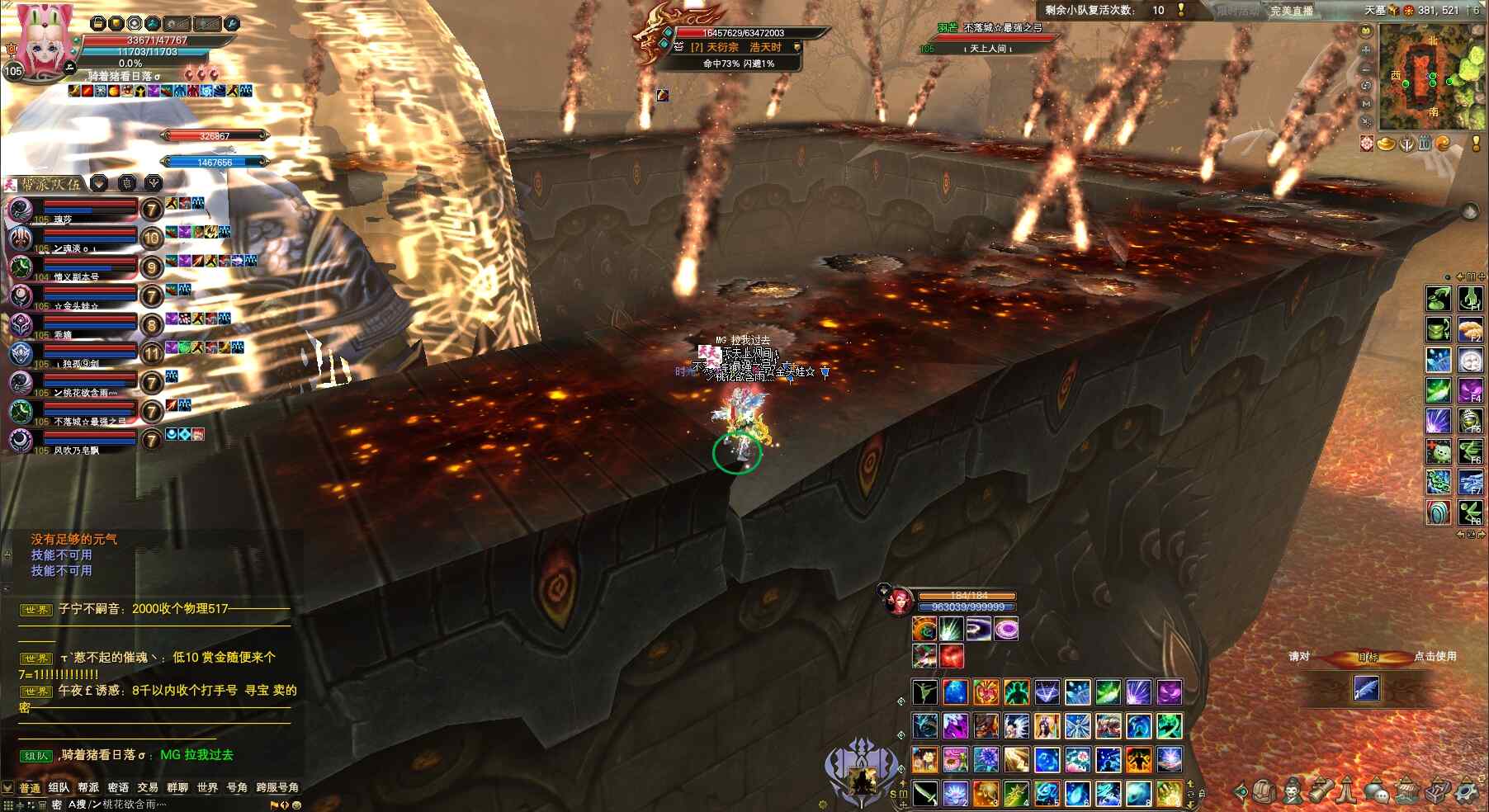1489x812 pixels.
Task: Select the 世界 chat channel tab
Action: [x=207, y=787]
